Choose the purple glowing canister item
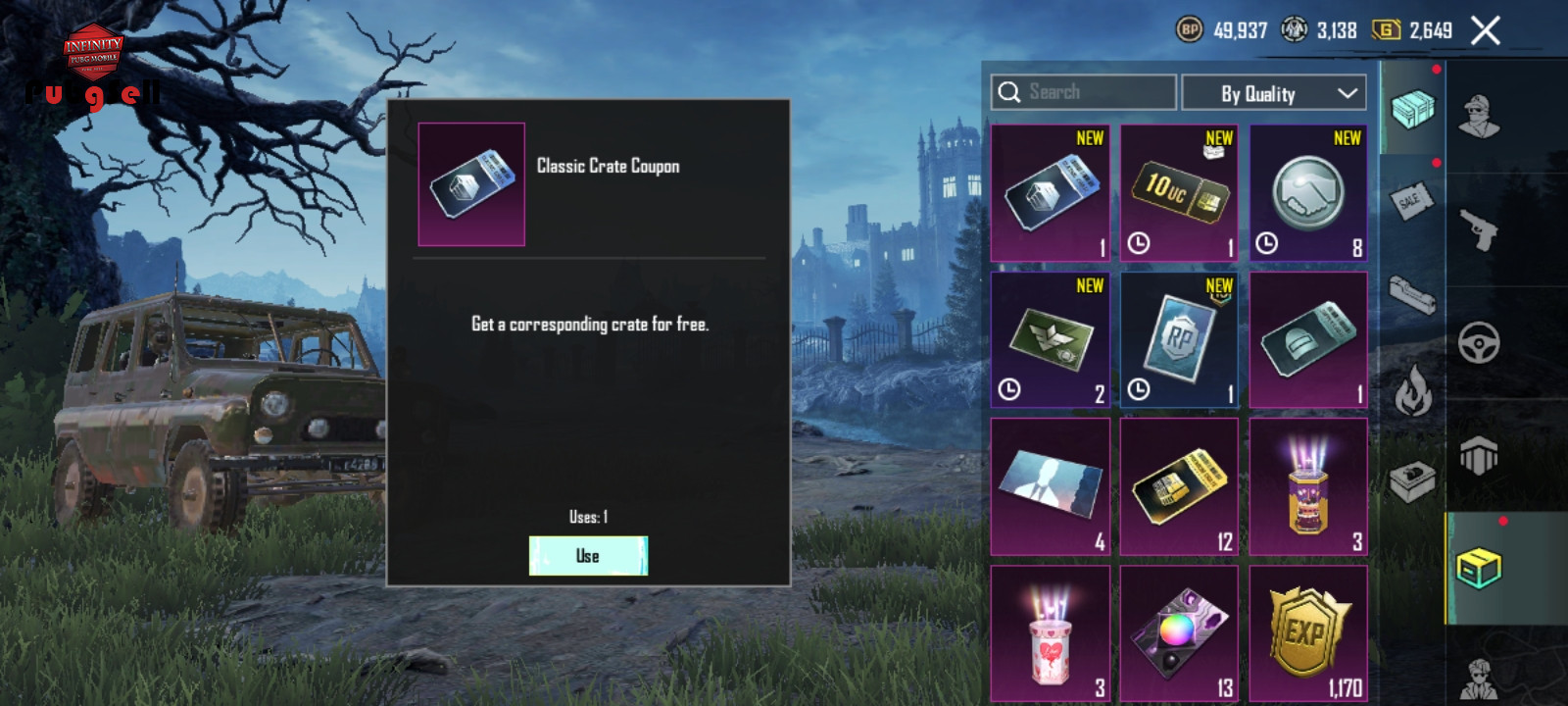The image size is (1568, 706). [1308, 486]
